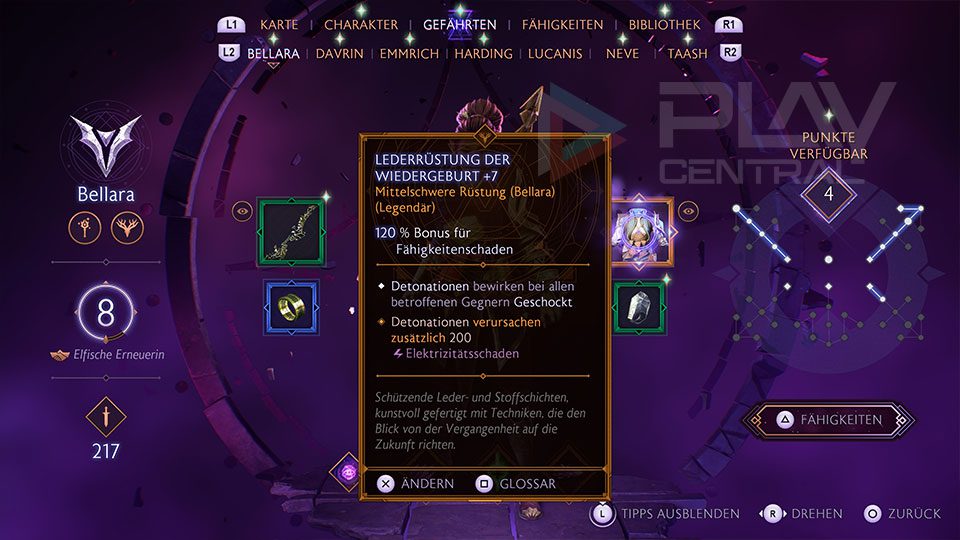This screenshot has height=540, width=960.
Task: Switch to companion Lucanis
Action: point(555,53)
